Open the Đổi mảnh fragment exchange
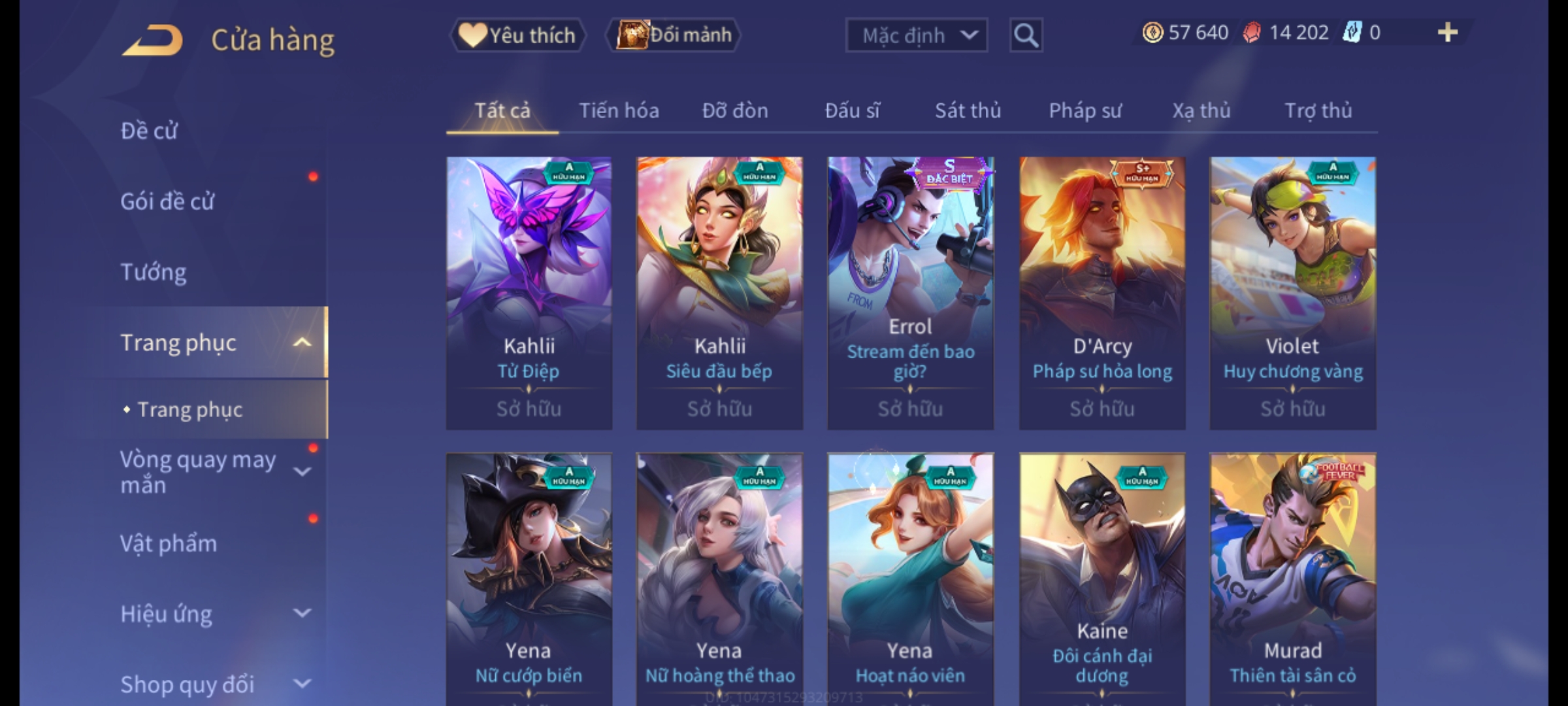 click(x=674, y=35)
